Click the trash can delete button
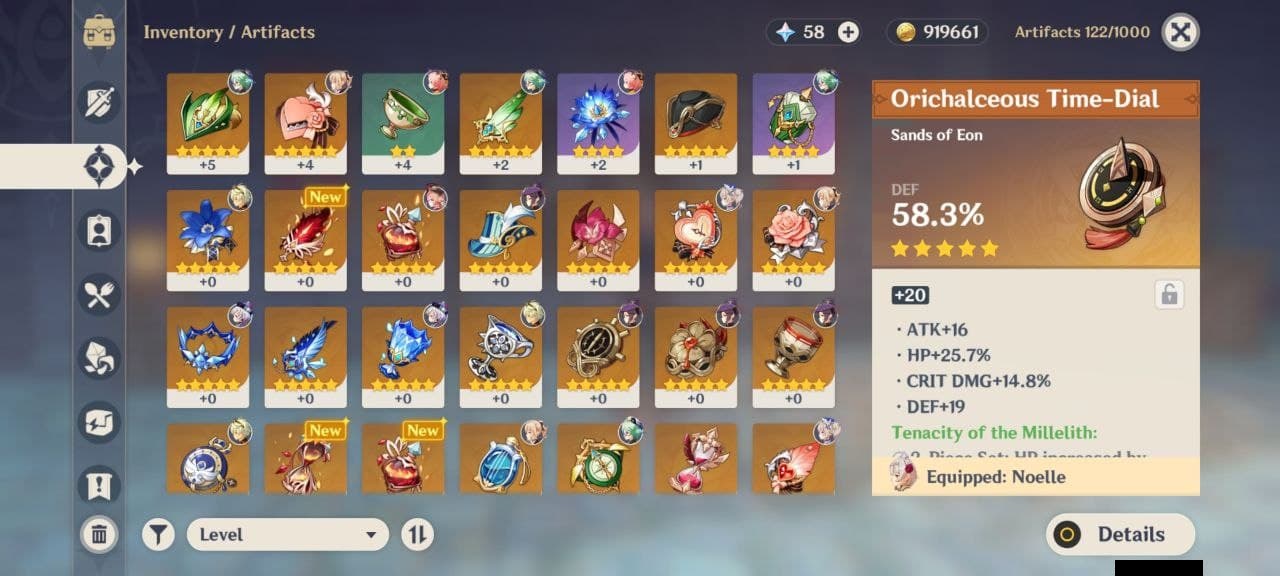The width and height of the screenshot is (1280, 576). click(x=99, y=534)
